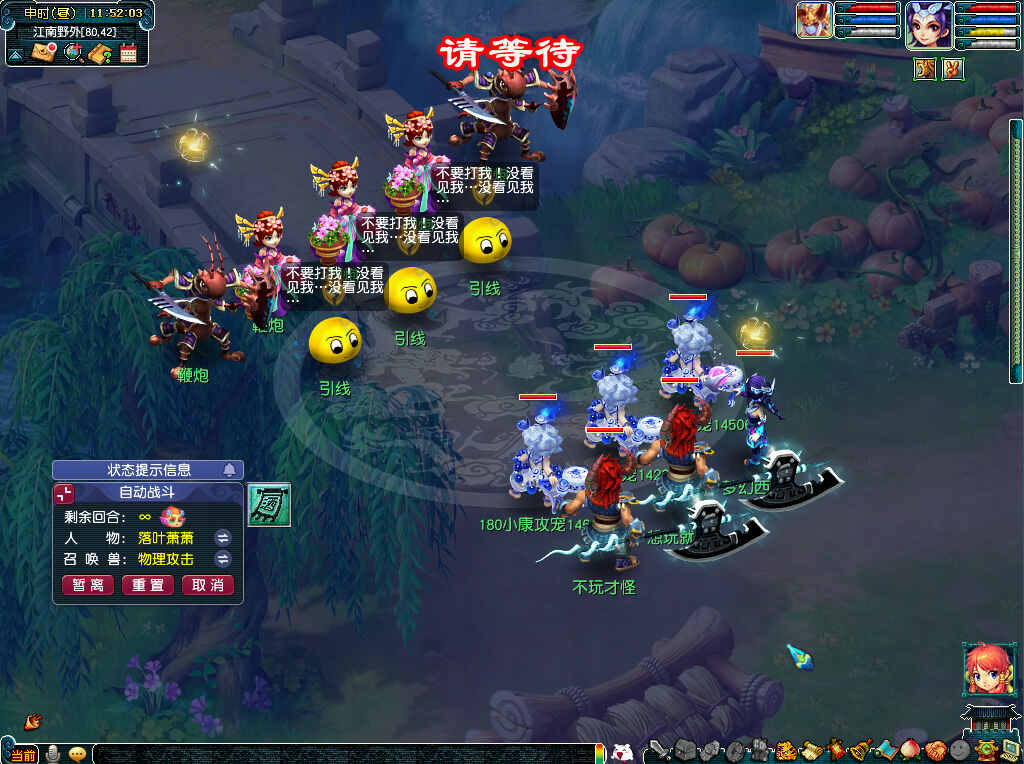Open the mail envelope with red notification
Screen dimensions: 1024x764
(x=43, y=52)
